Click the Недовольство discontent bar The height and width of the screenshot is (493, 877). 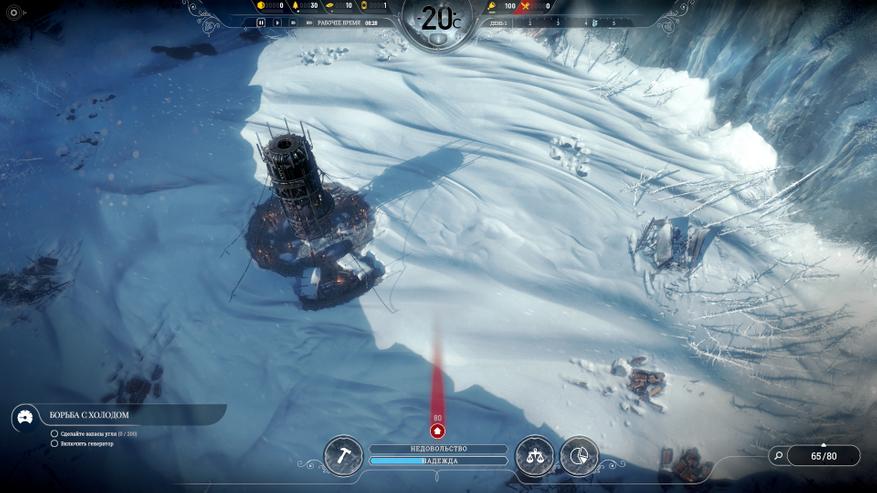438,449
